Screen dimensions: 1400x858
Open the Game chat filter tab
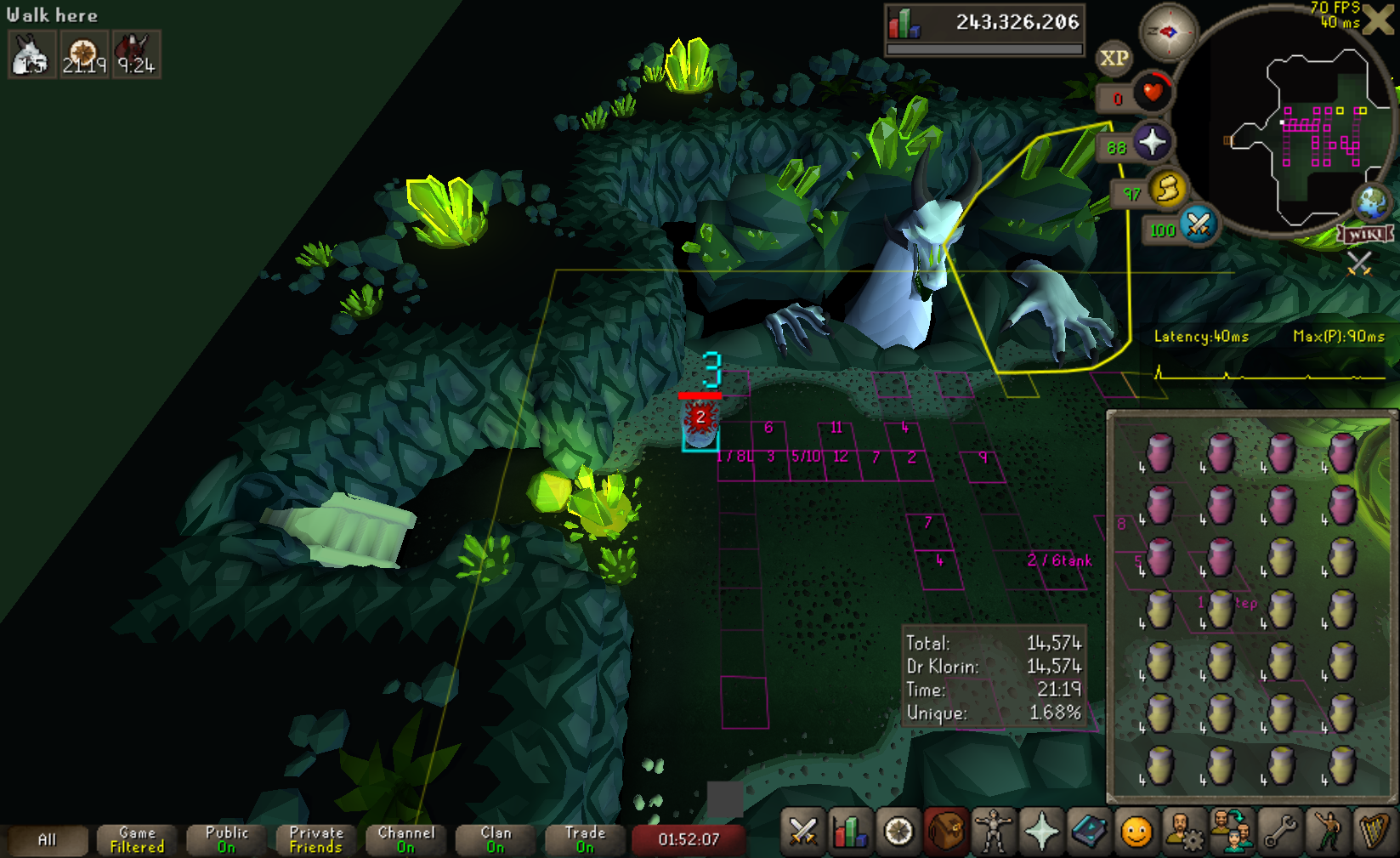click(137, 840)
